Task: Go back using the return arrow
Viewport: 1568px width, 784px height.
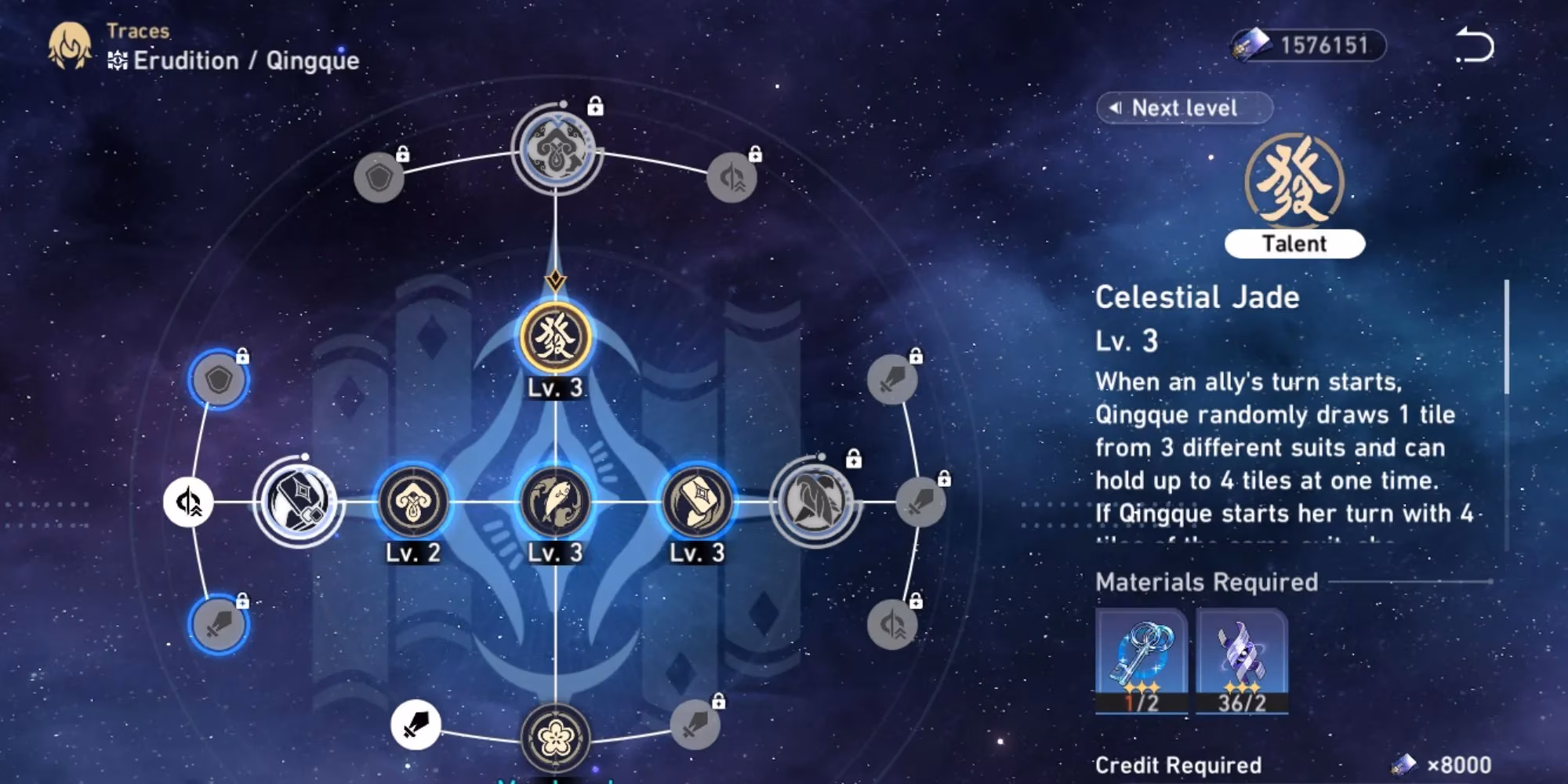Action: click(x=1475, y=45)
